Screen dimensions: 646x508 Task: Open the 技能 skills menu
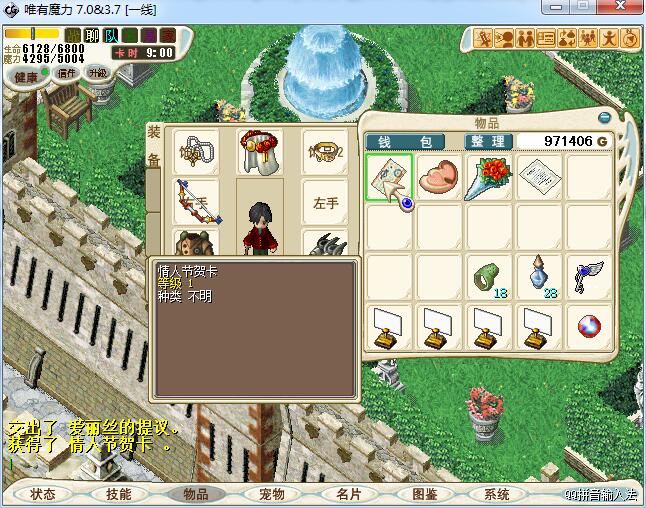pyautogui.click(x=119, y=494)
